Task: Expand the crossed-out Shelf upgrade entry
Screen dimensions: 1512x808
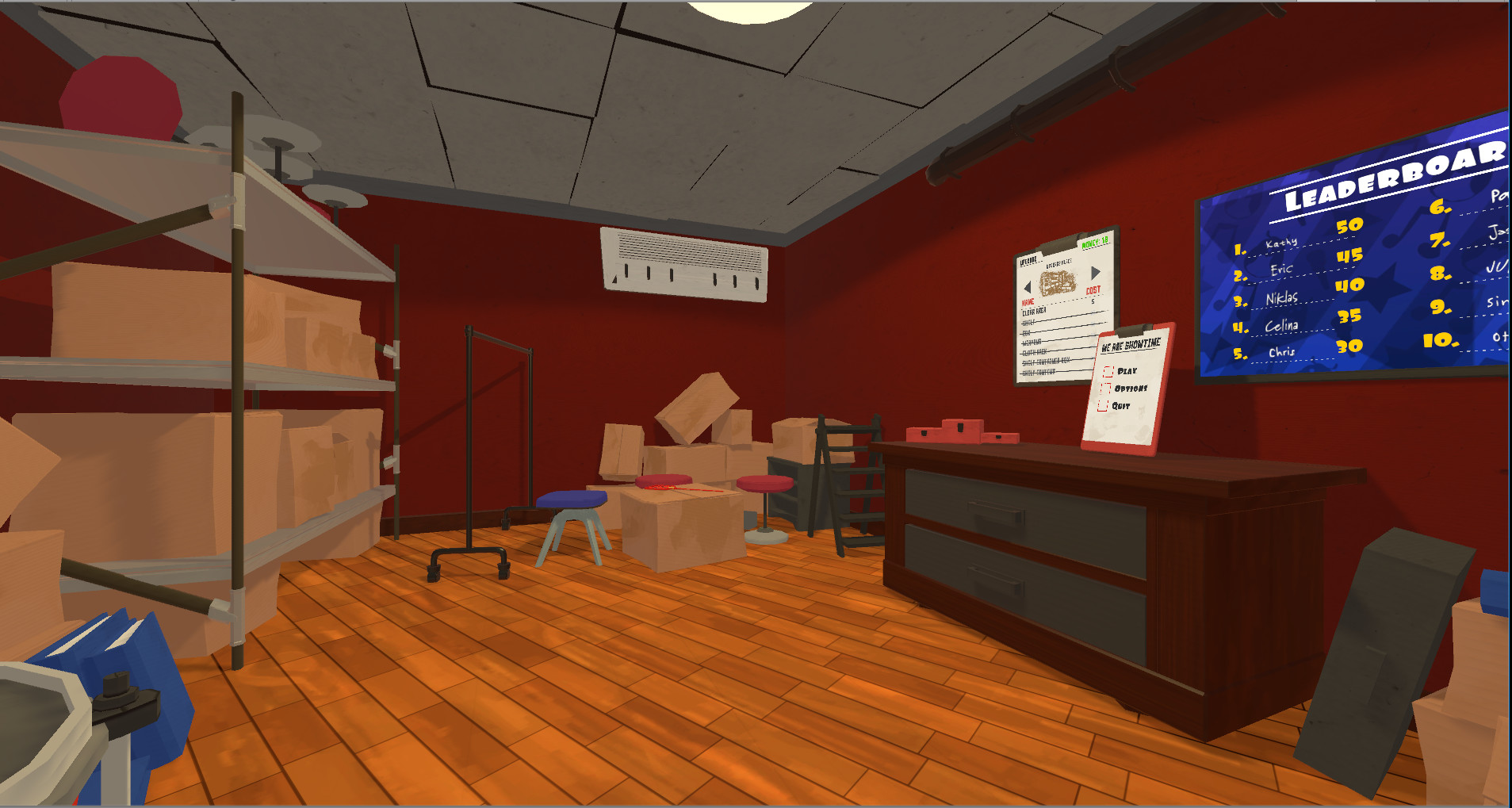Action: [1029, 321]
